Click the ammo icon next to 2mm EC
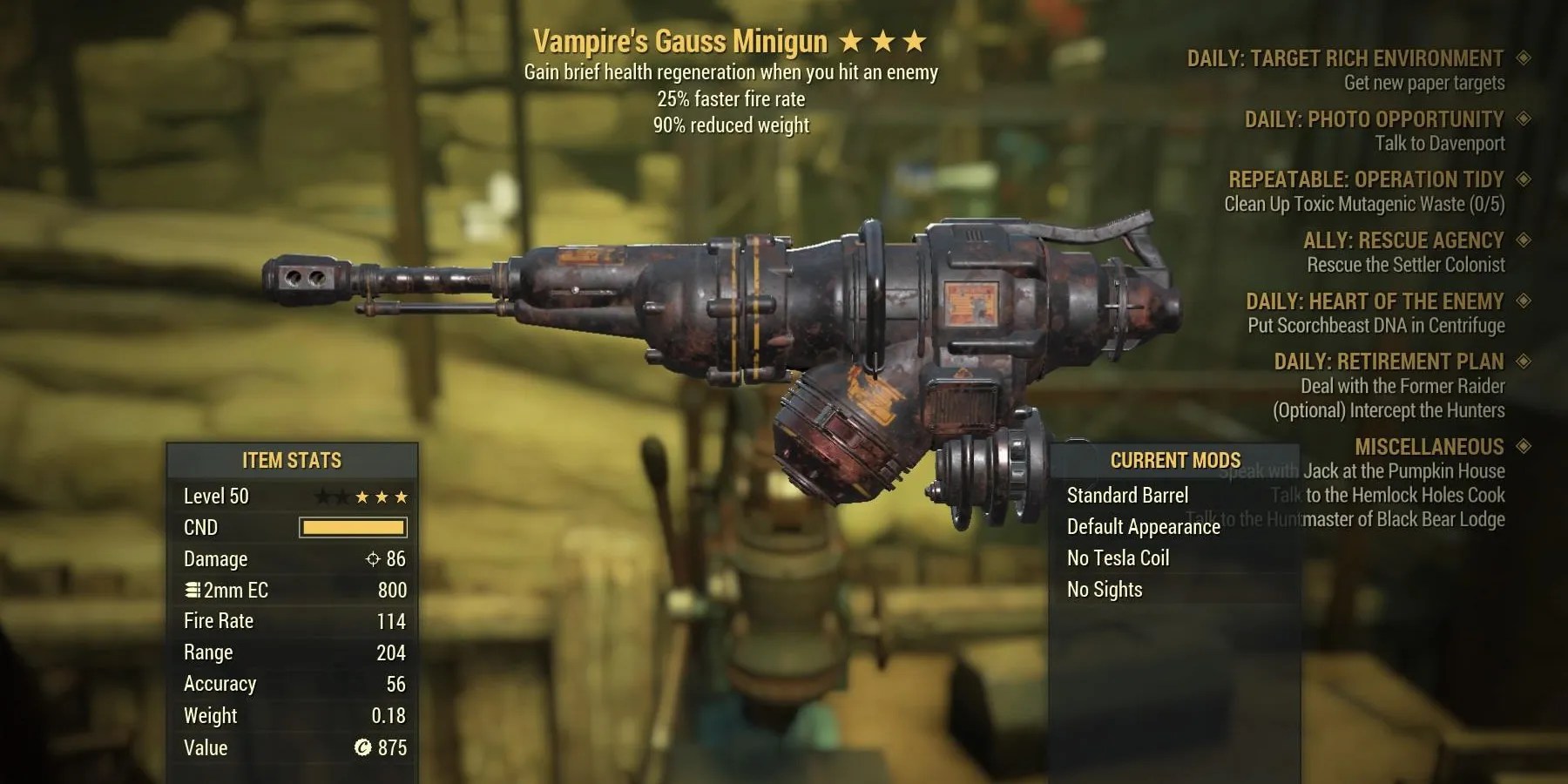 (191, 590)
